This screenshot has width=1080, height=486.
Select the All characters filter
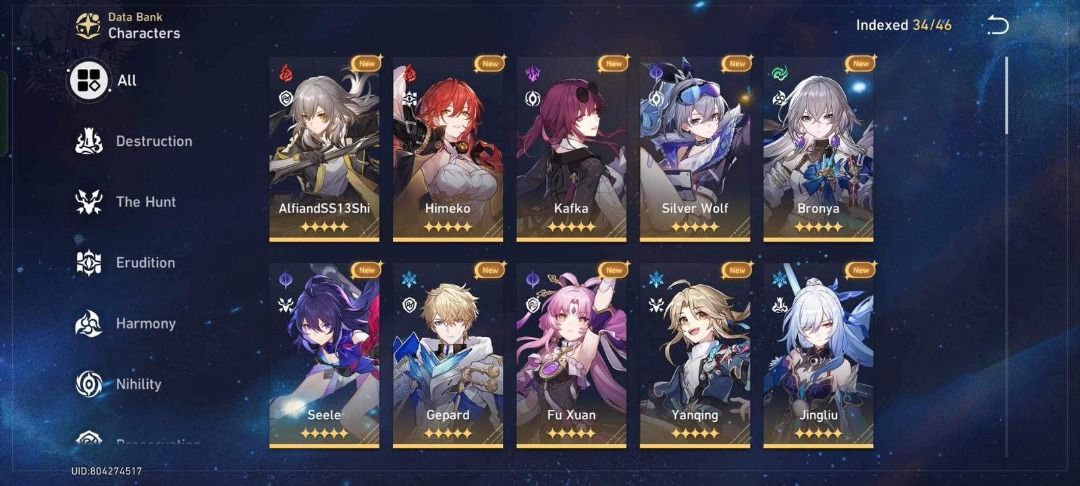click(103, 81)
